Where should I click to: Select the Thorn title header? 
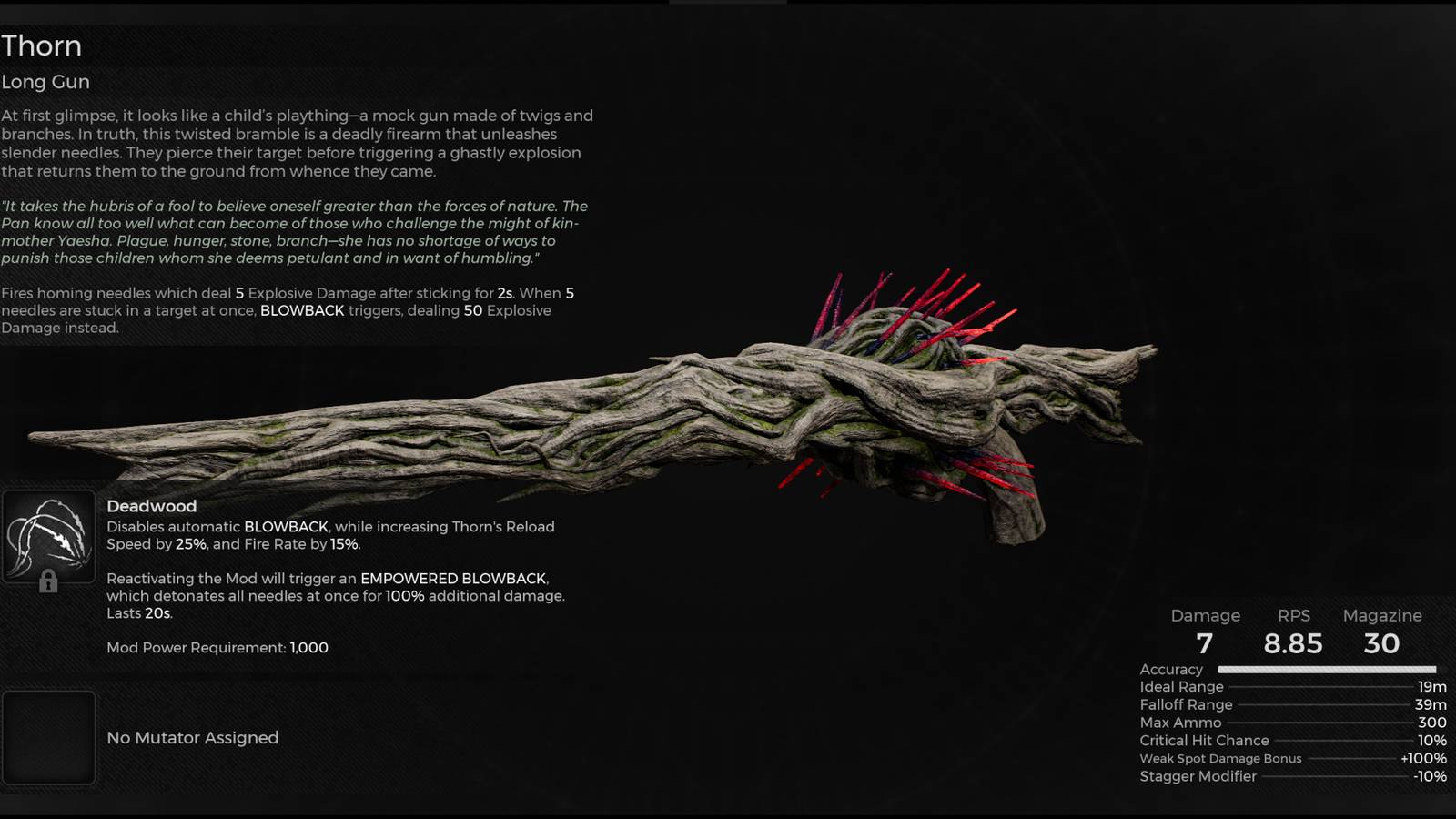coord(41,45)
